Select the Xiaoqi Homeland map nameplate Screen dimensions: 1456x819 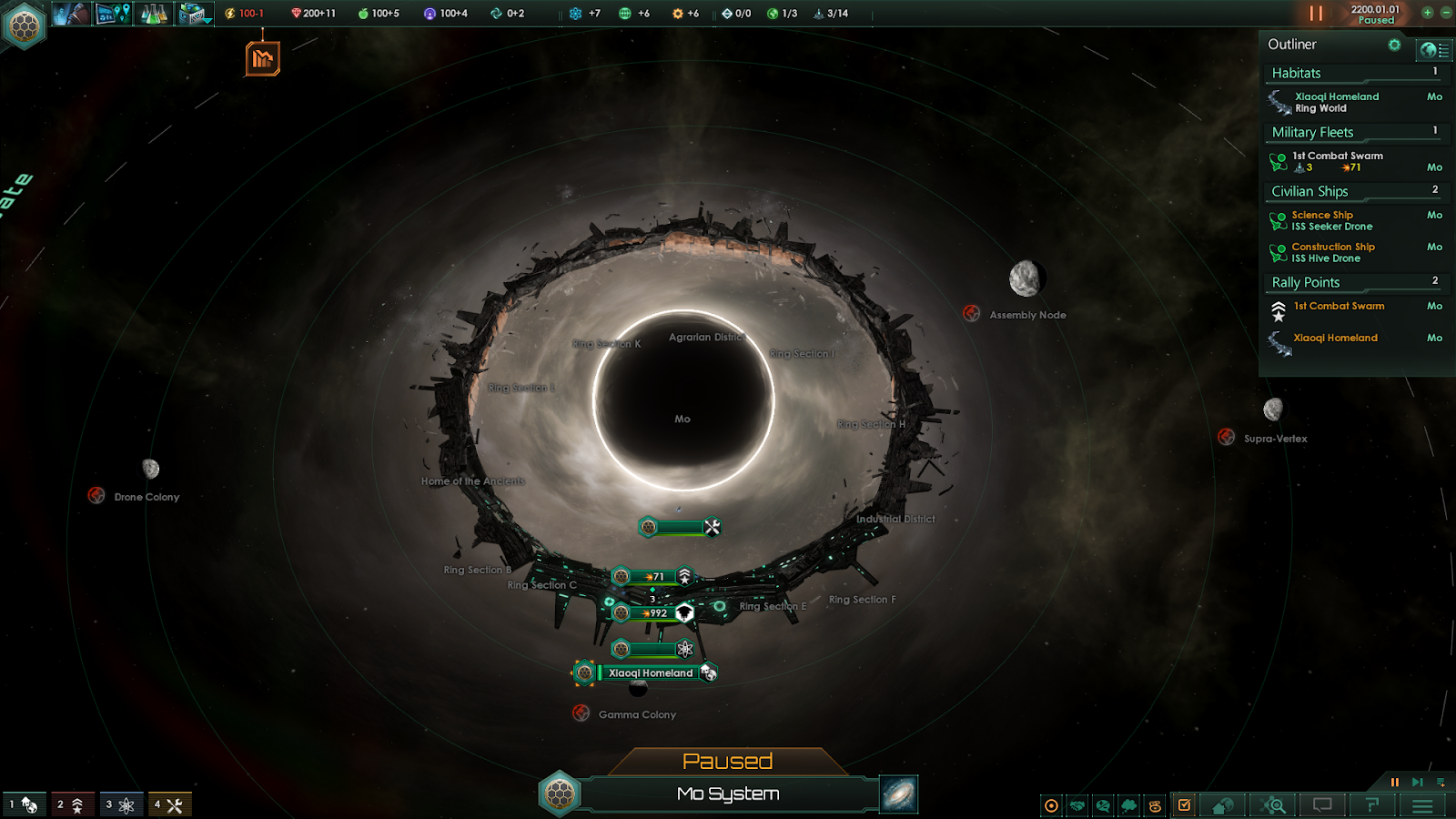[x=650, y=673]
